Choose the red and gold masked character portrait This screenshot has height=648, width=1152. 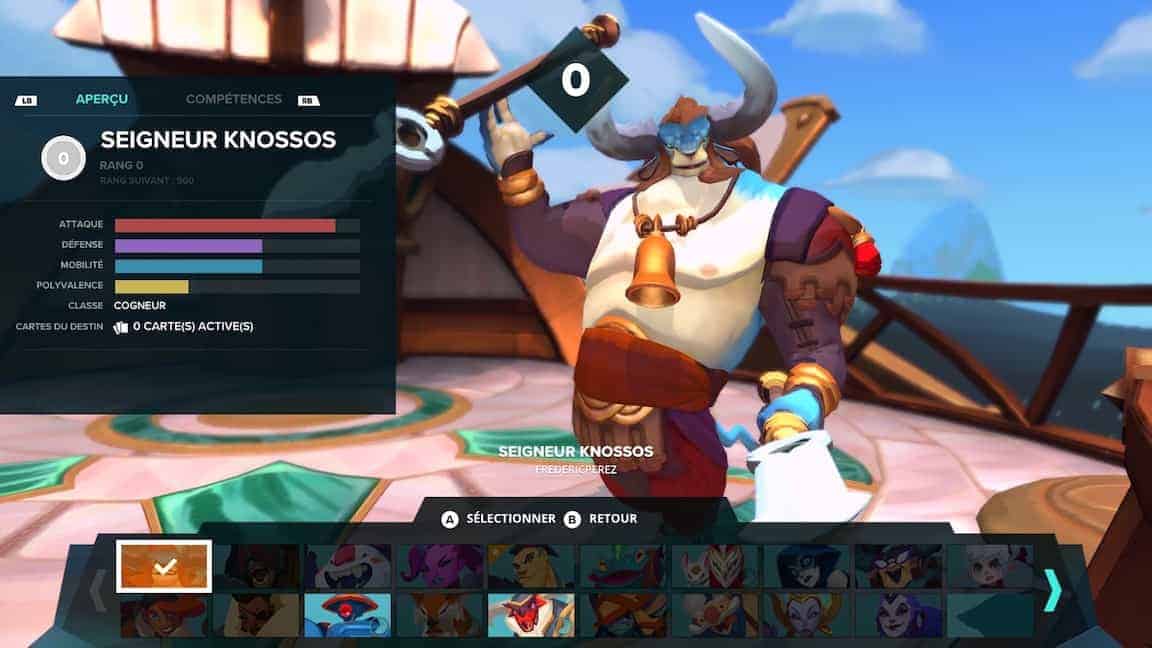[x=714, y=566]
